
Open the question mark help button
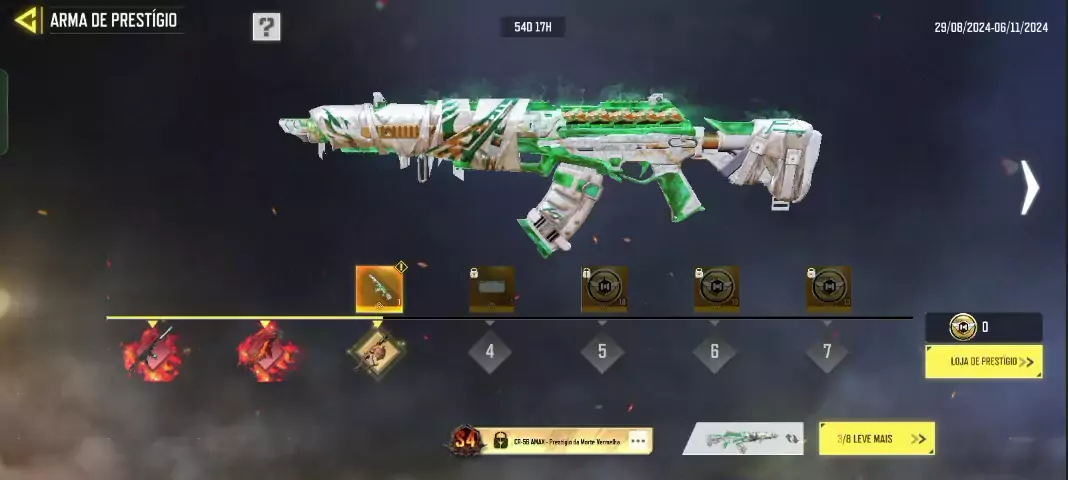click(266, 27)
